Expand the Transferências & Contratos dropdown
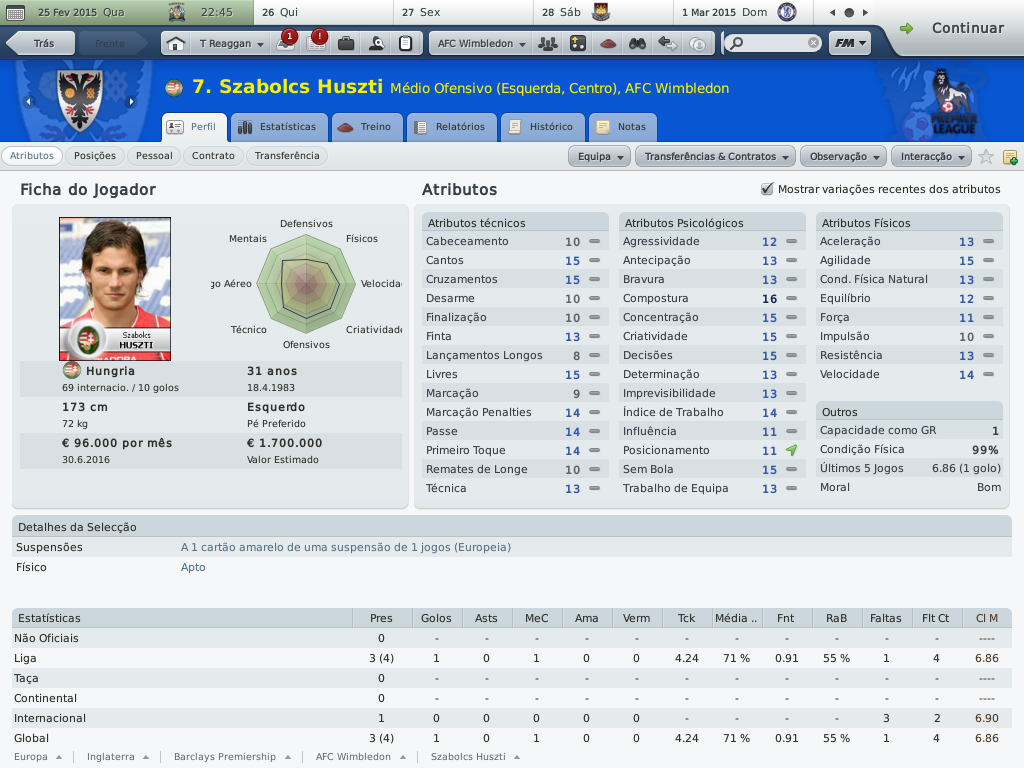Image resolution: width=1024 pixels, height=768 pixels. click(x=716, y=157)
